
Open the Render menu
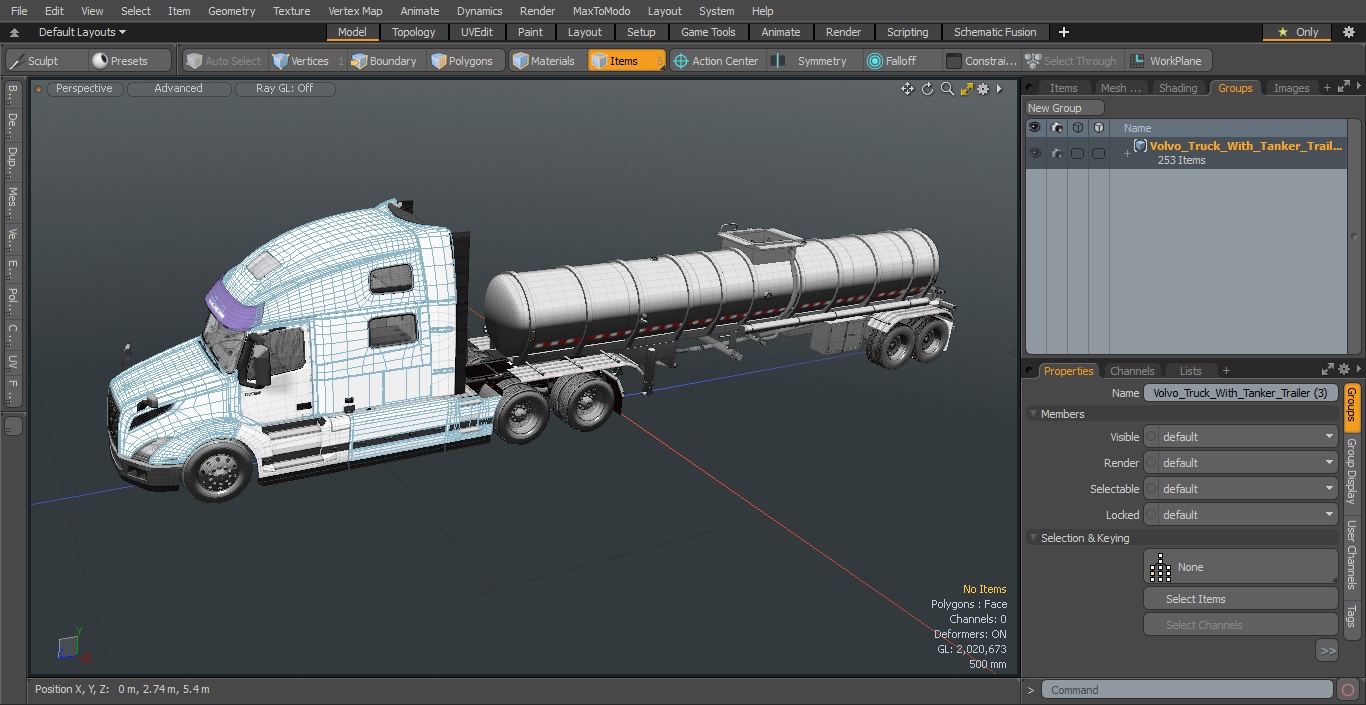pyautogui.click(x=537, y=11)
